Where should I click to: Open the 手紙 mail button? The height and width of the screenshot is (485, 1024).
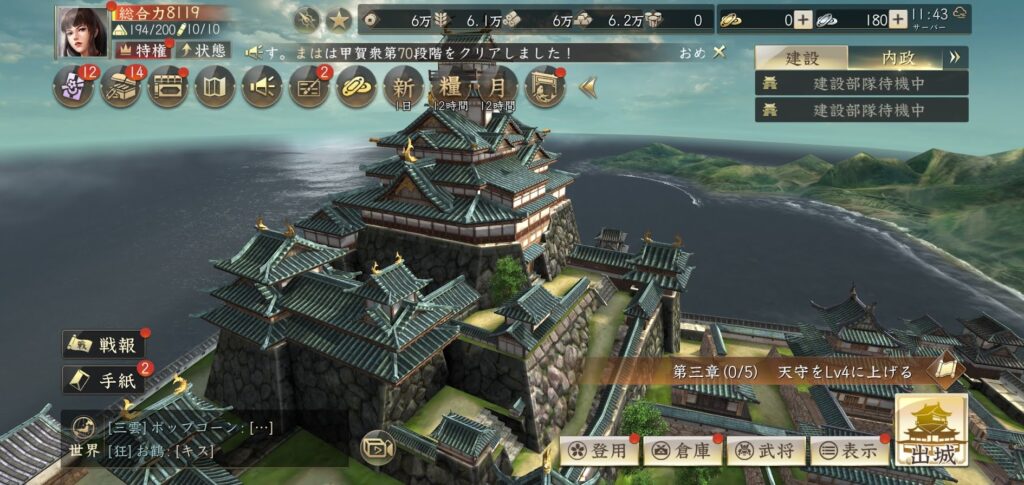pyautogui.click(x=105, y=379)
